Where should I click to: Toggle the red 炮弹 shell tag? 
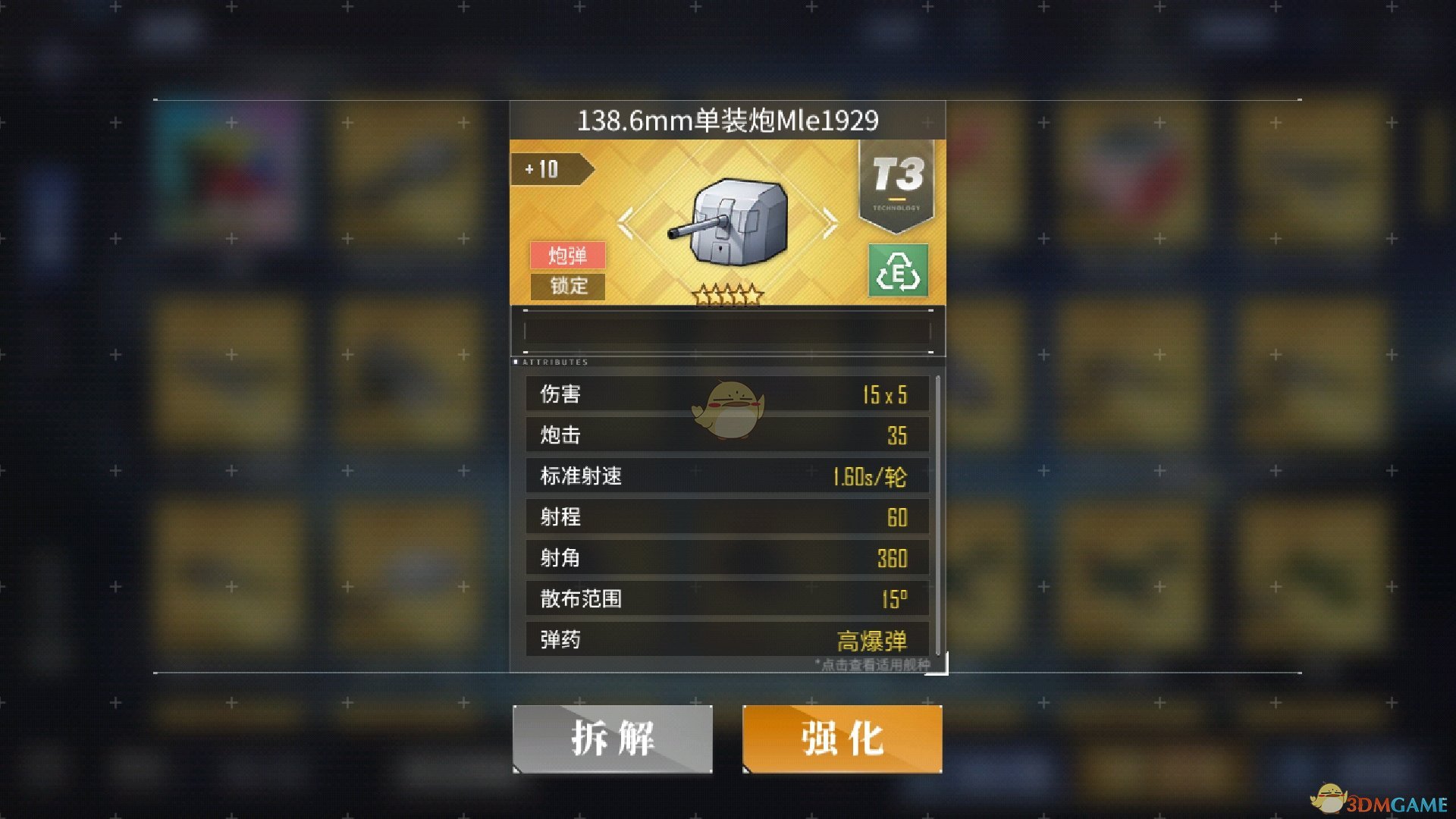tap(570, 257)
